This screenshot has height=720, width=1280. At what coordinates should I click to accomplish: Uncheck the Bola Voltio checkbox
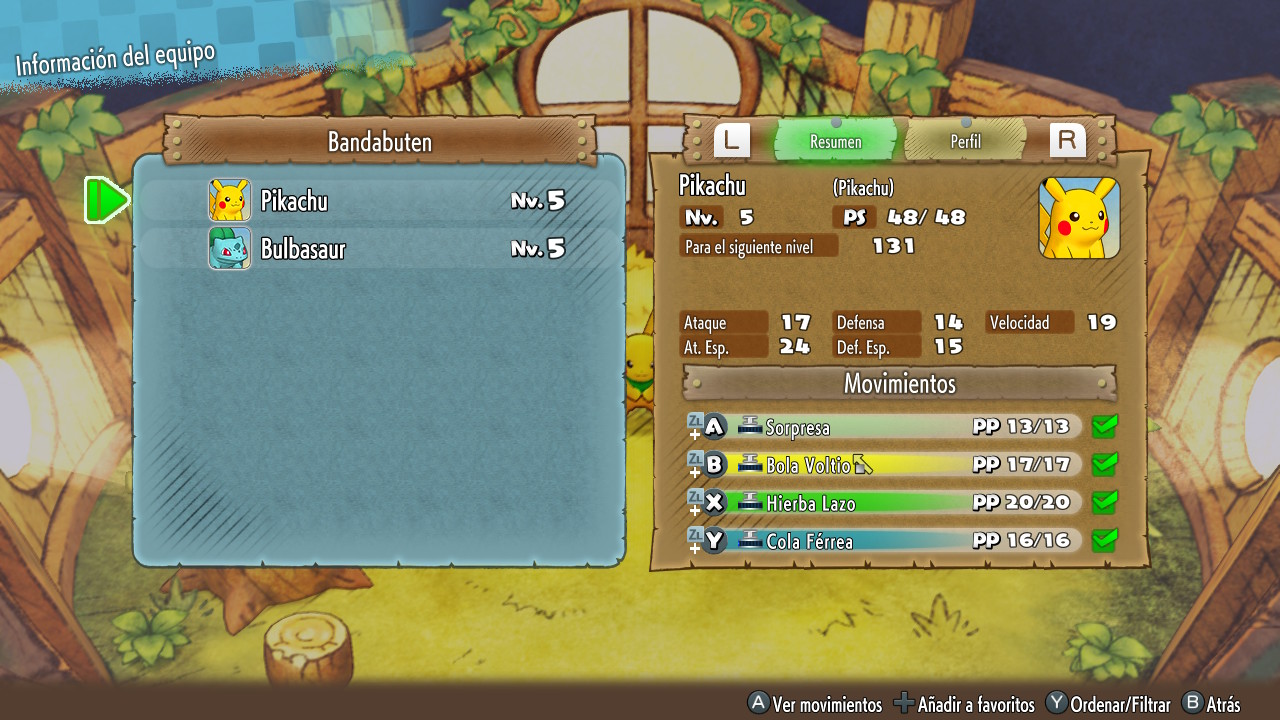coord(1104,465)
